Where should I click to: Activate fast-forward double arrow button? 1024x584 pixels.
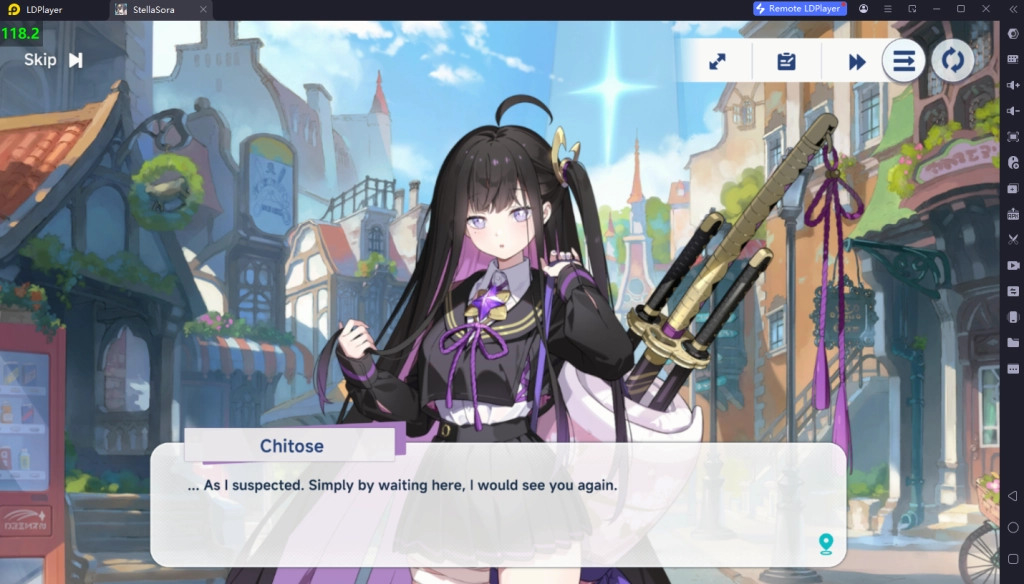point(857,62)
